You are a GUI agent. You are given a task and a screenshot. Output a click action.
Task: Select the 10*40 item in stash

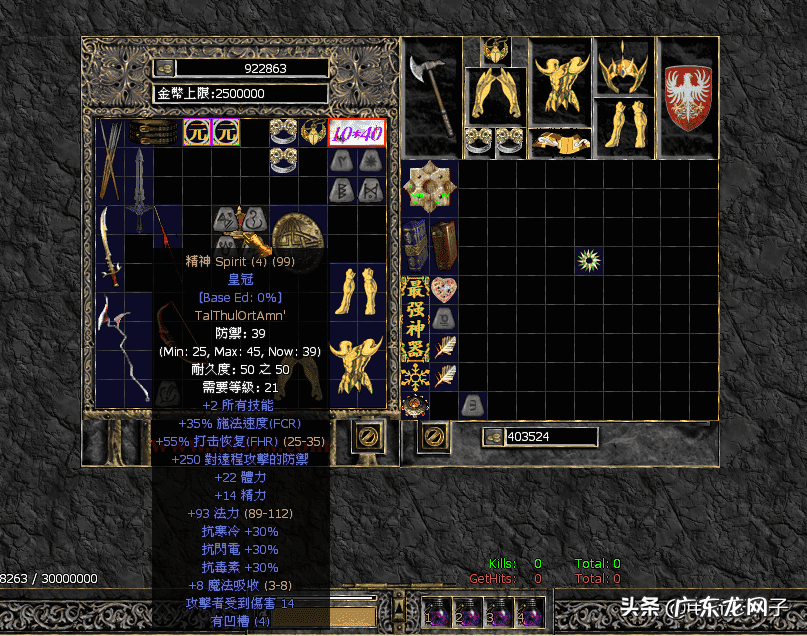(356, 132)
